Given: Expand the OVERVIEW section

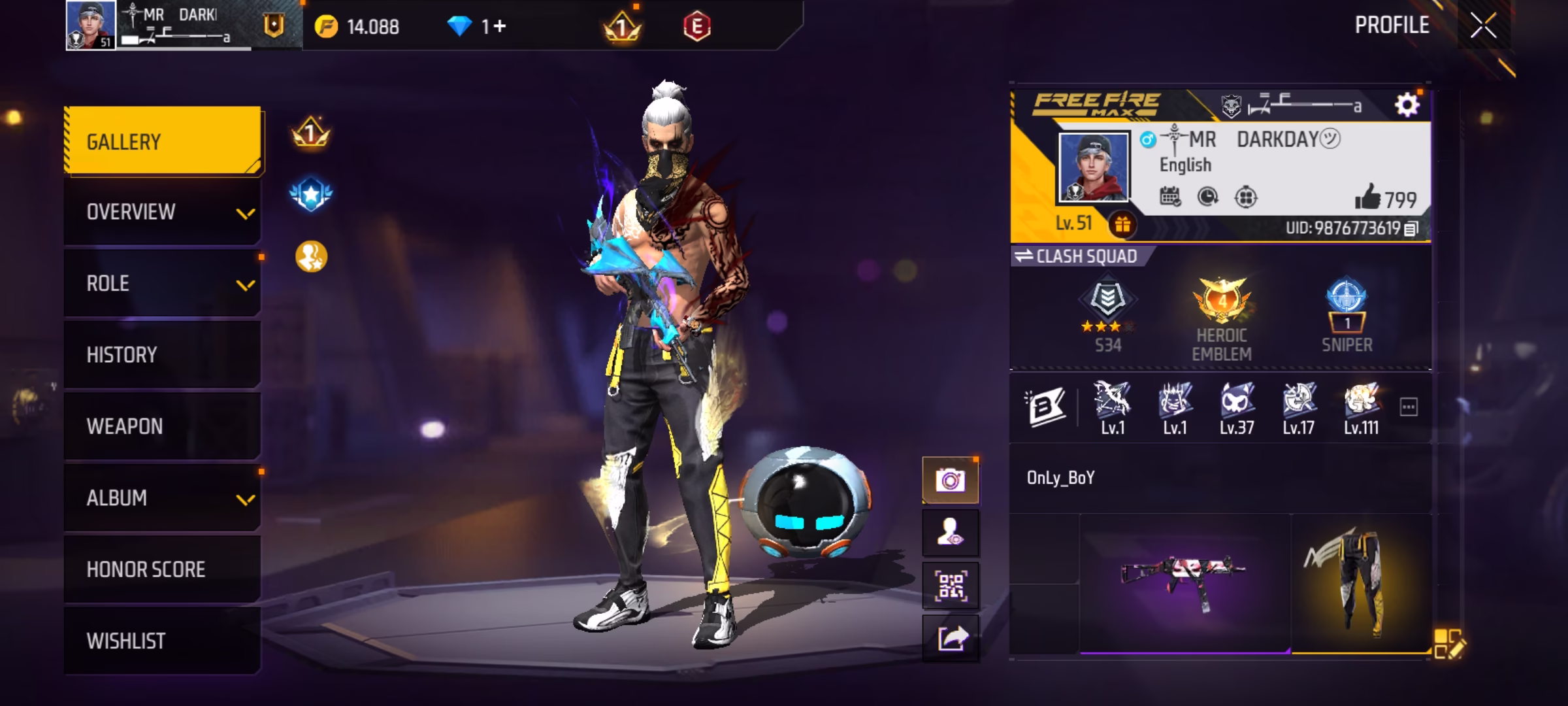Looking at the screenshot, I should [x=162, y=212].
